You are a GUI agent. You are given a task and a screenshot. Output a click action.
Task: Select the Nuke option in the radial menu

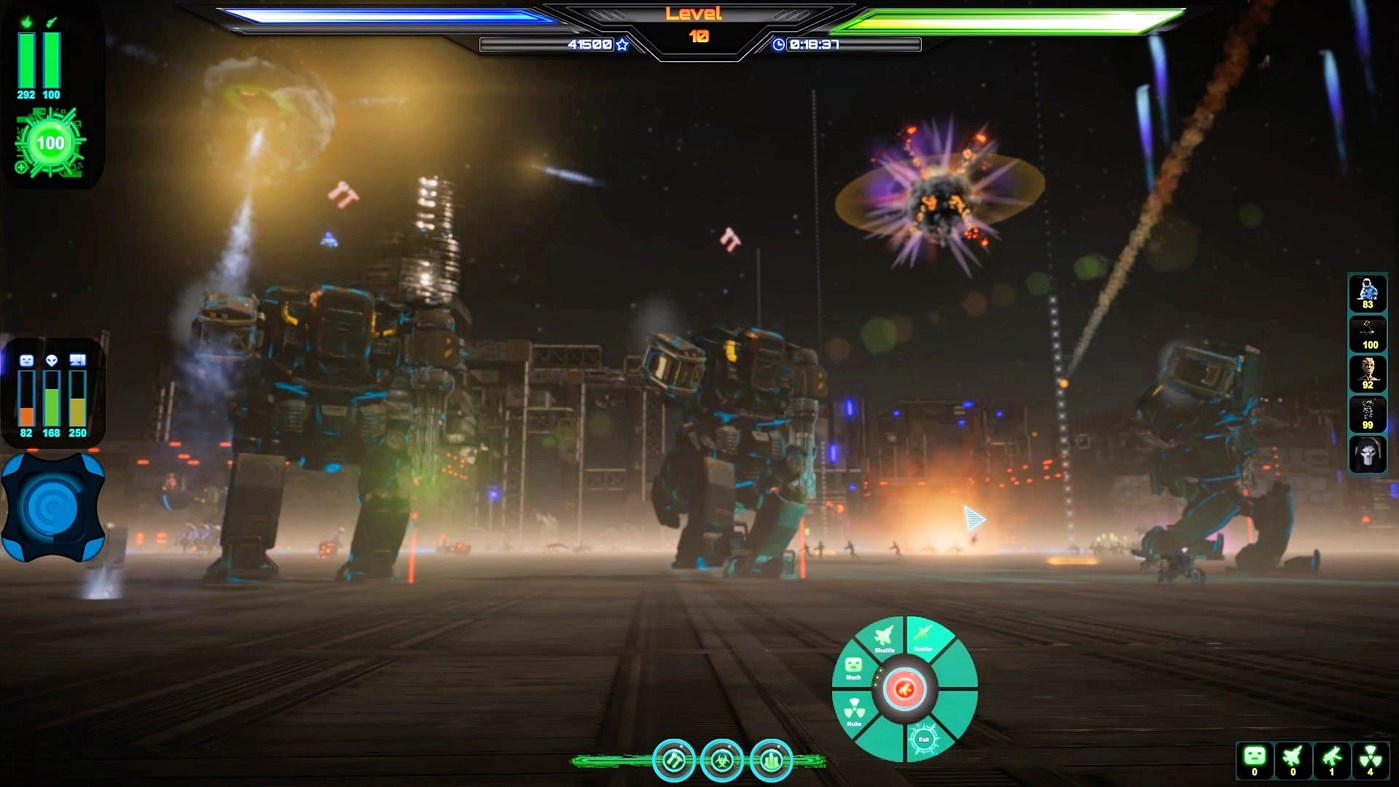click(854, 710)
